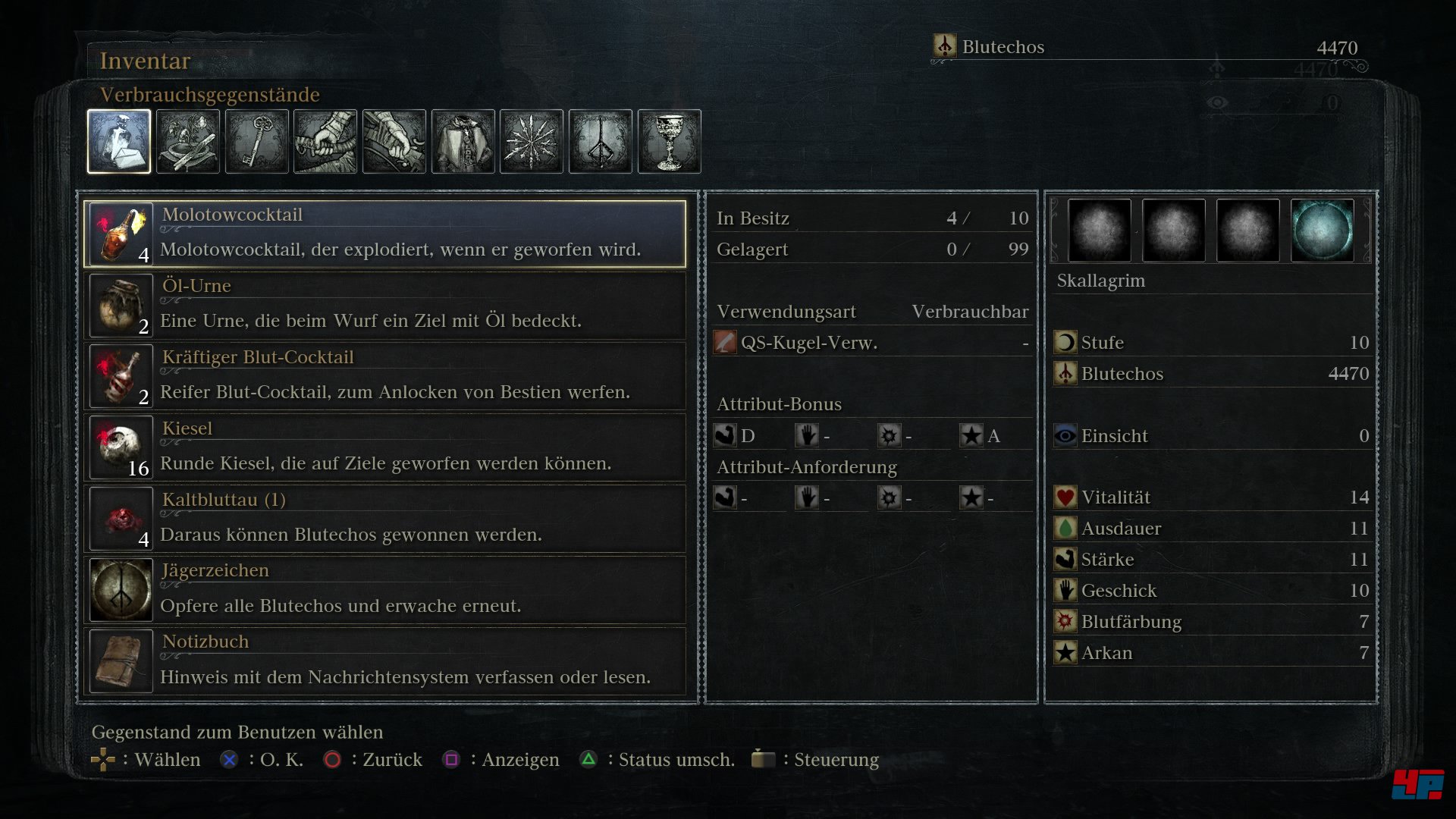The width and height of the screenshot is (1456, 819).
Task: Pick the Kiesel pebble item
Action: [x=385, y=447]
